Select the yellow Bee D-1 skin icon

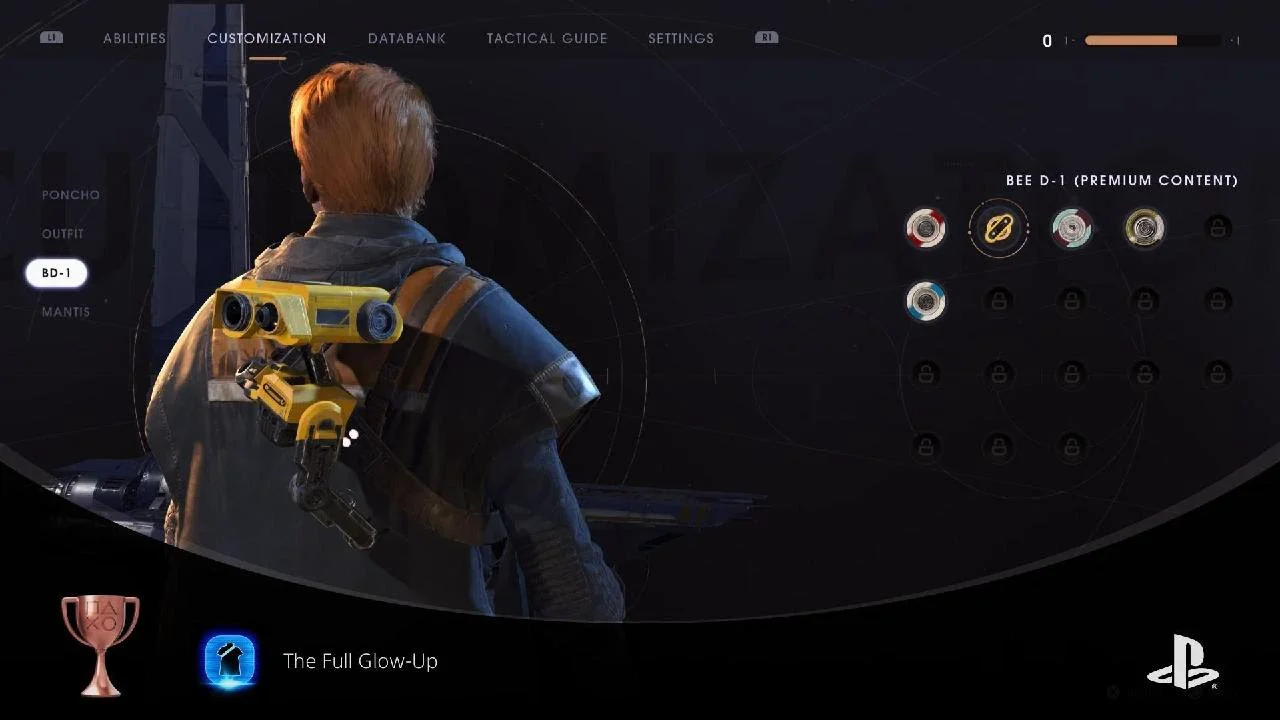[998, 228]
